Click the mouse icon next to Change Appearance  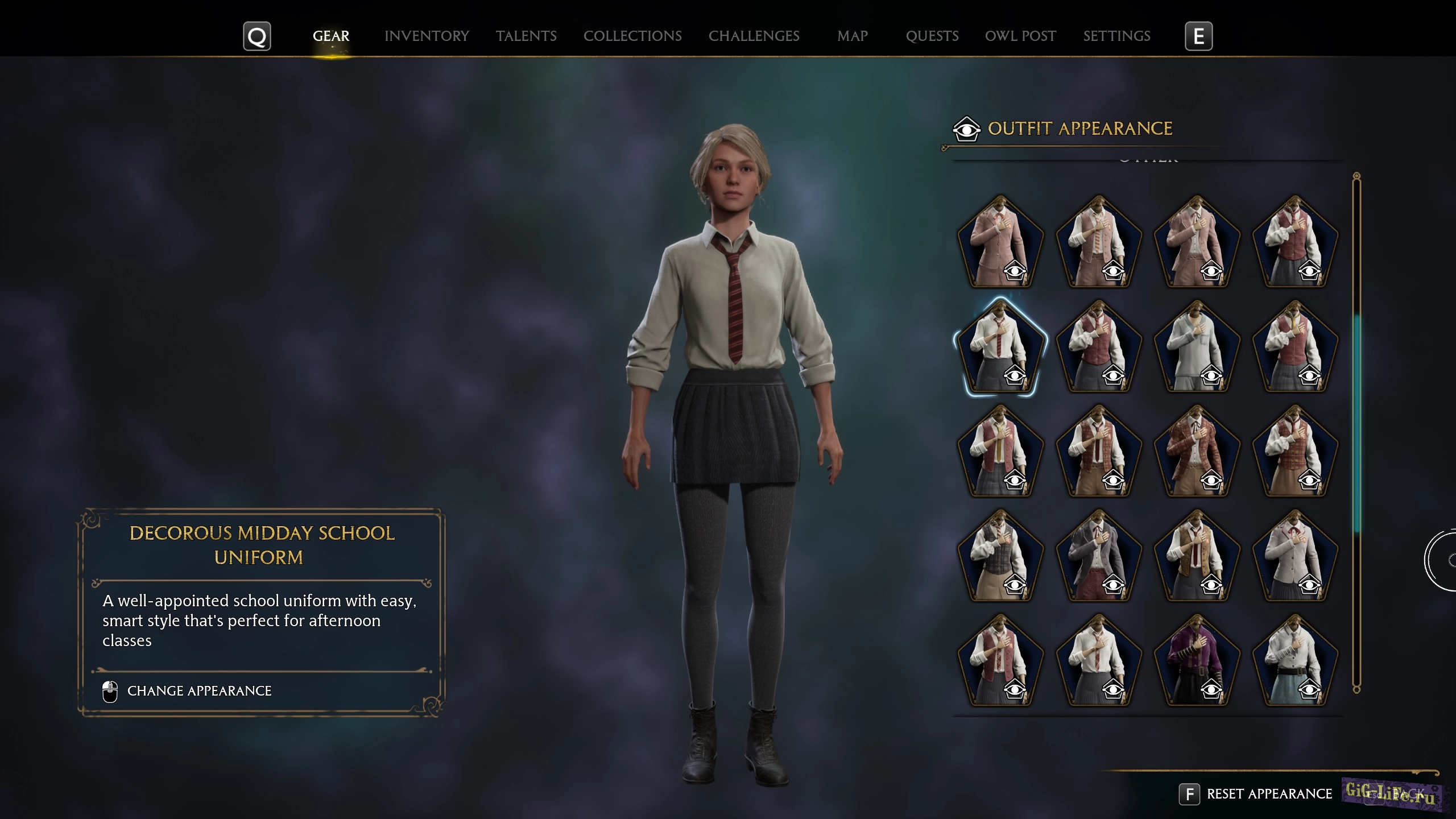(109, 690)
